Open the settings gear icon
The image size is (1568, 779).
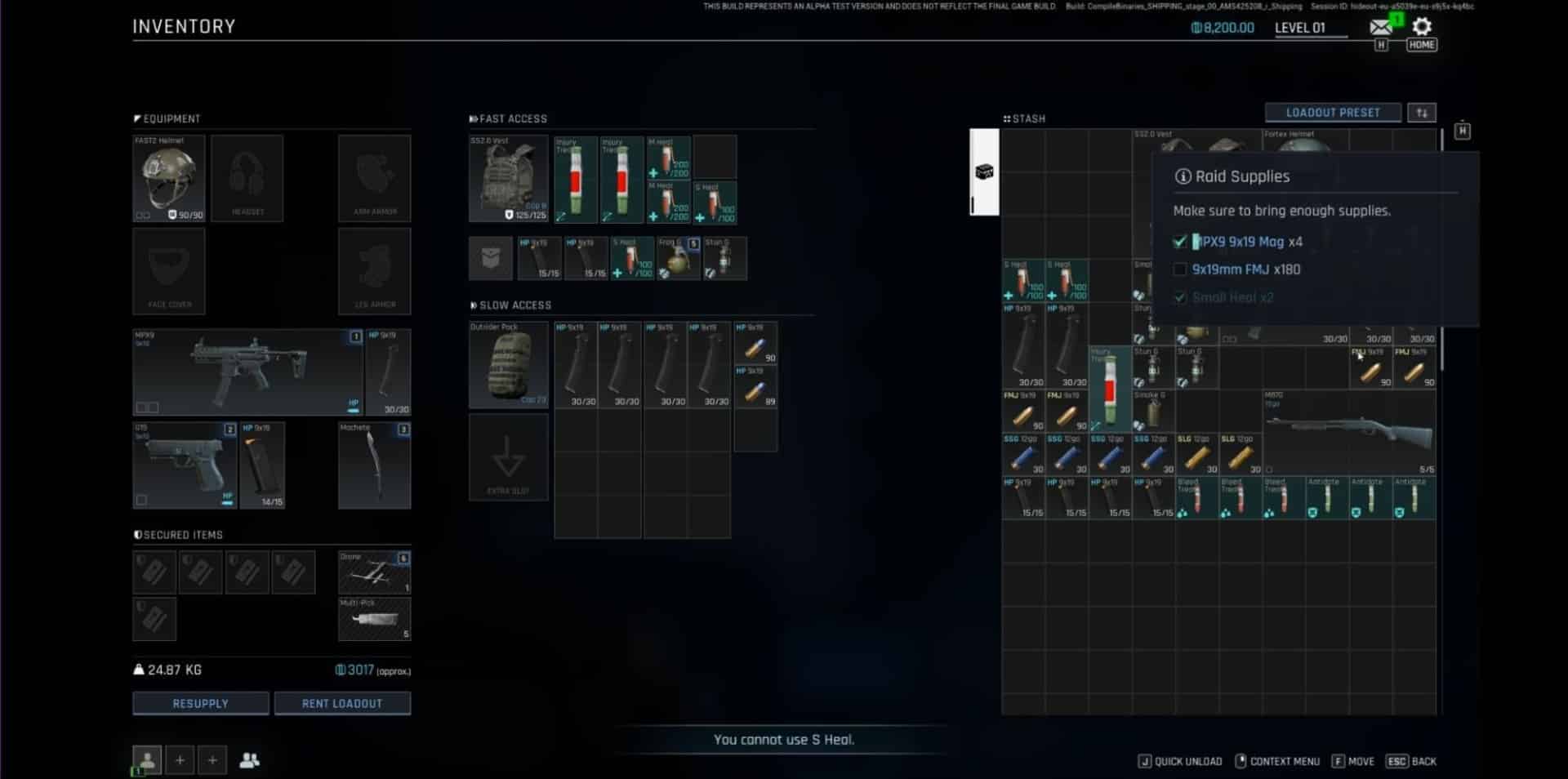pyautogui.click(x=1422, y=27)
